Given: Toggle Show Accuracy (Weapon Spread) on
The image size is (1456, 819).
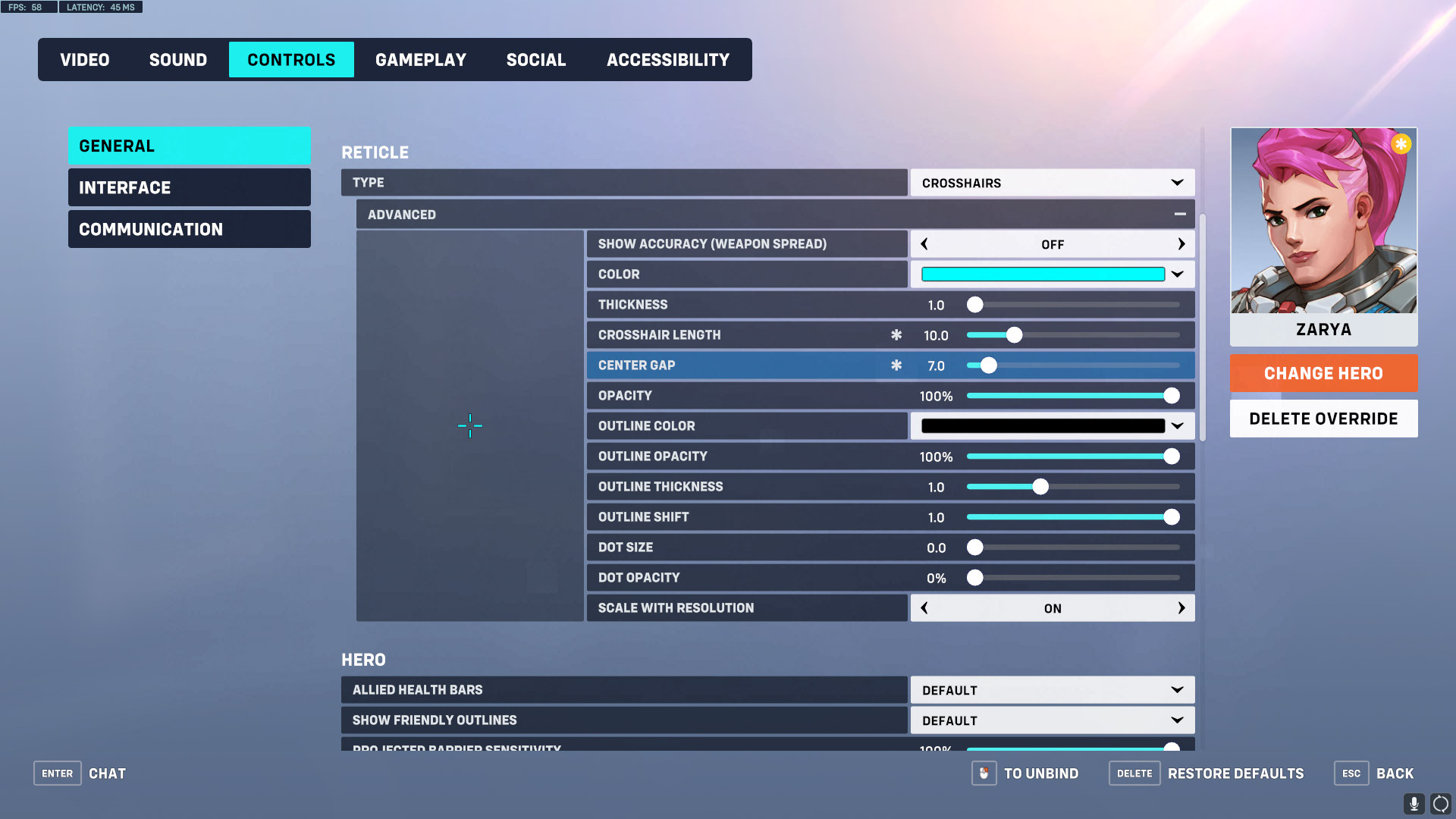Looking at the screenshot, I should pyautogui.click(x=1181, y=243).
